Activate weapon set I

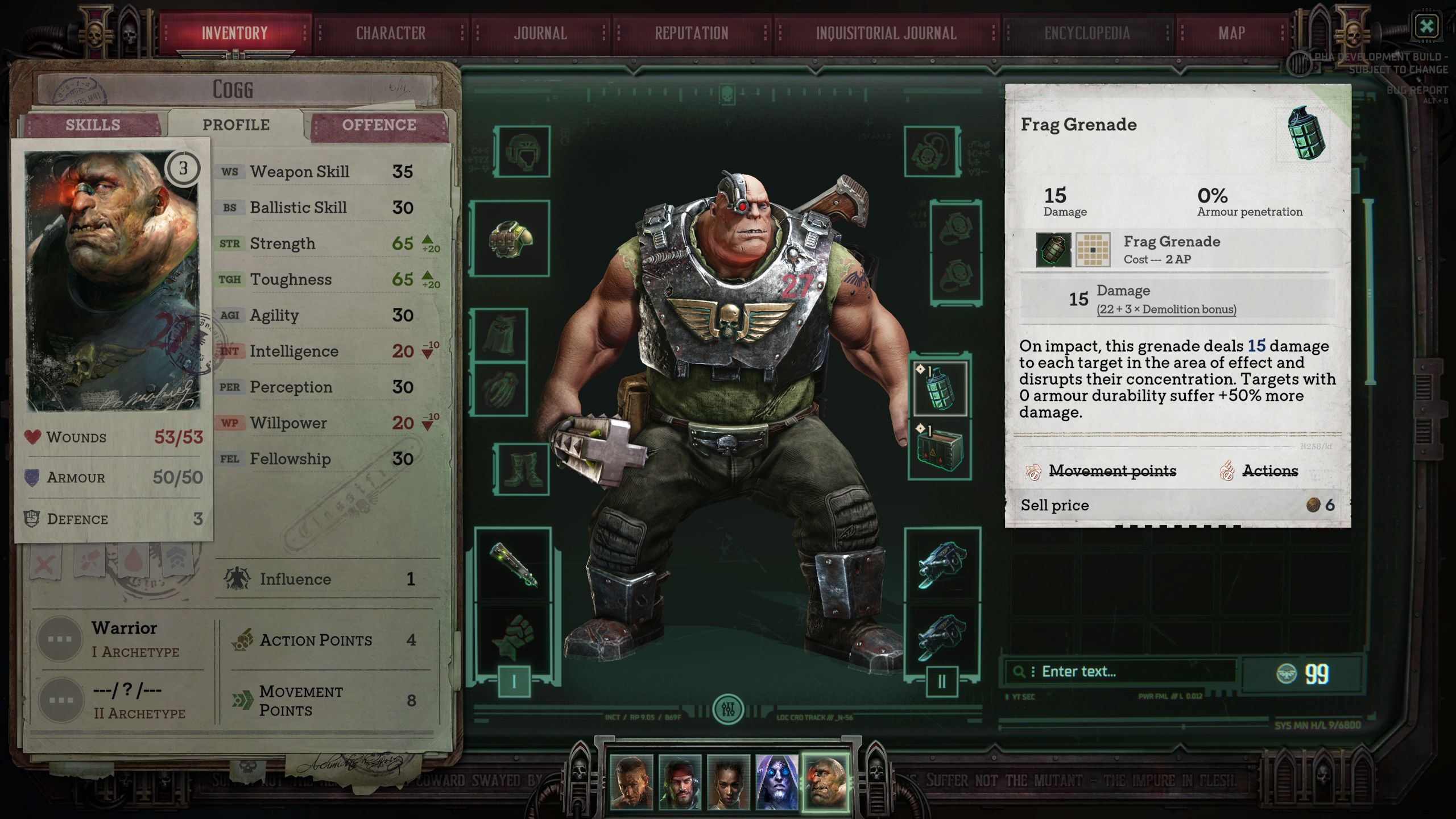point(514,681)
